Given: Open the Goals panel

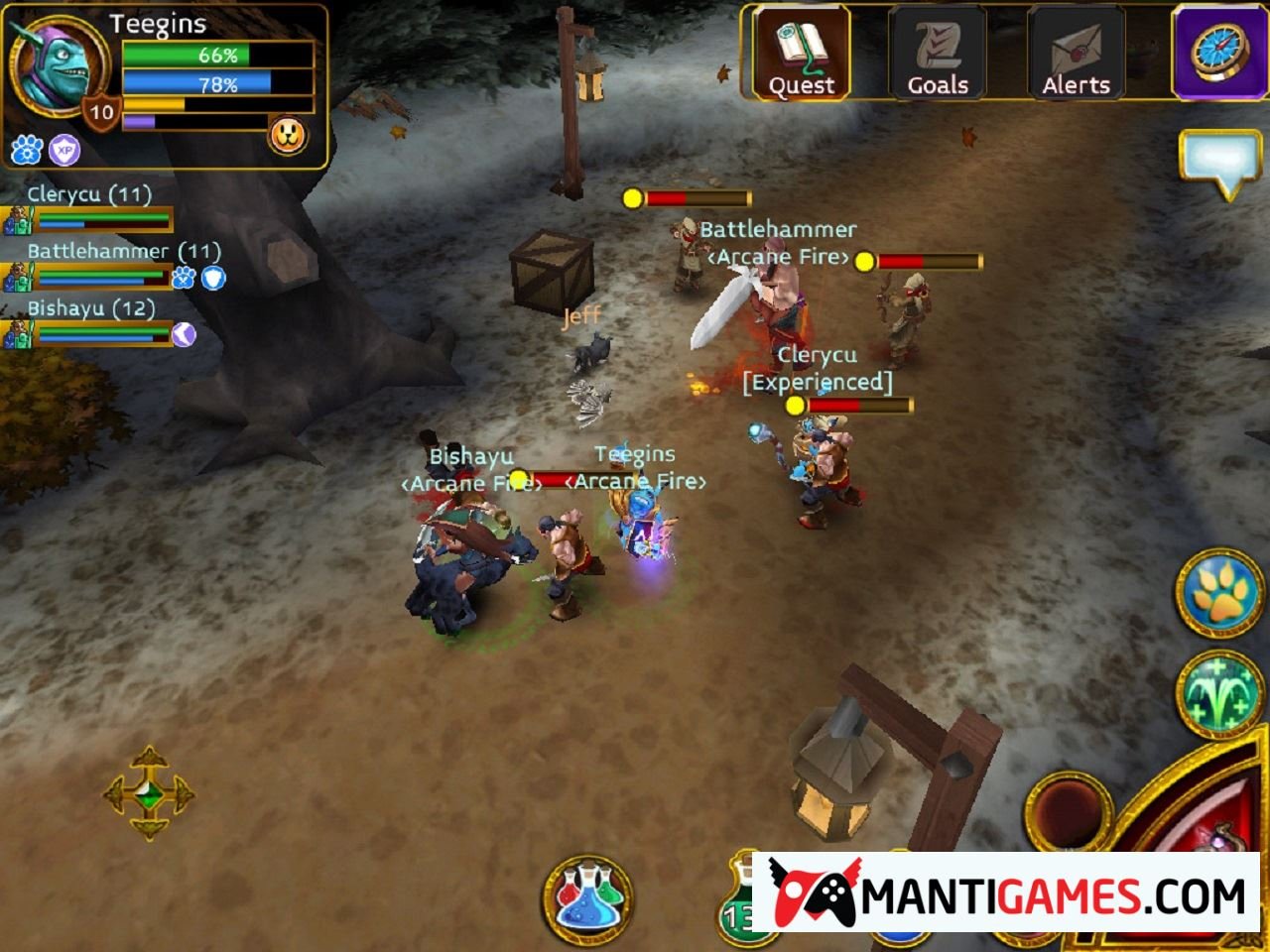Looking at the screenshot, I should coord(938,55).
